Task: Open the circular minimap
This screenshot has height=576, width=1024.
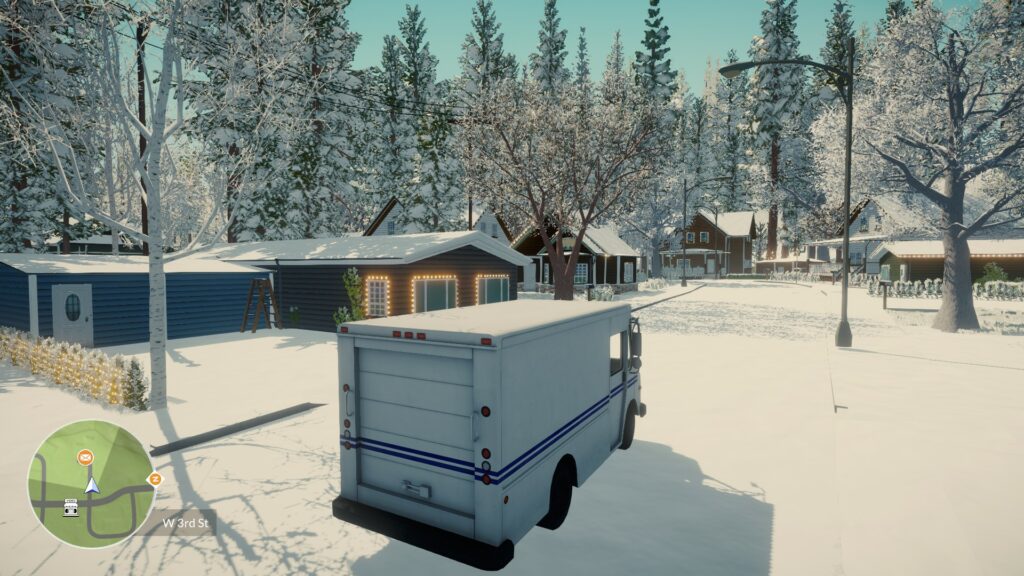Action: (x=91, y=484)
